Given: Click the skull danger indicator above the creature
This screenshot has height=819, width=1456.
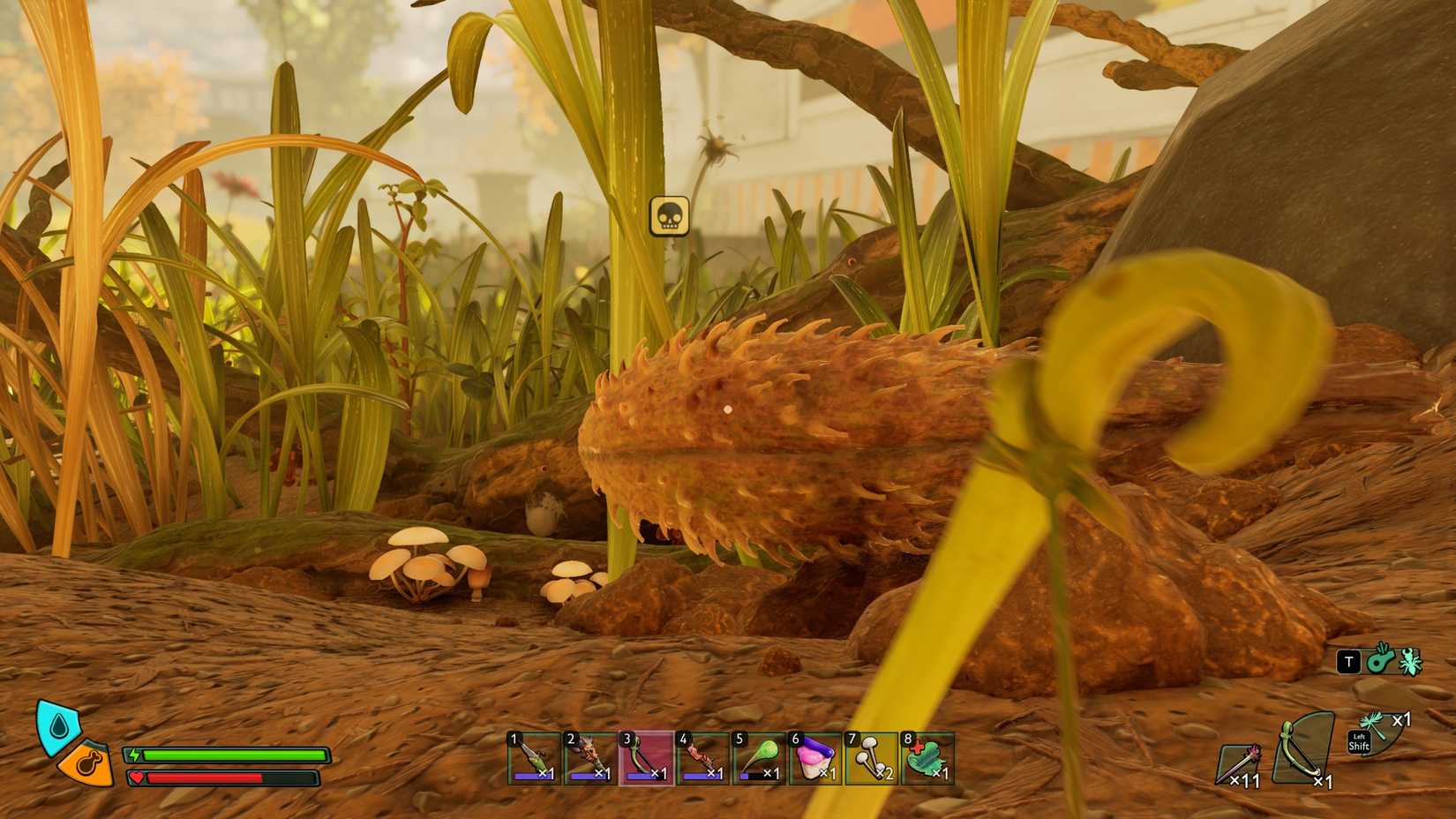Looking at the screenshot, I should 671,218.
